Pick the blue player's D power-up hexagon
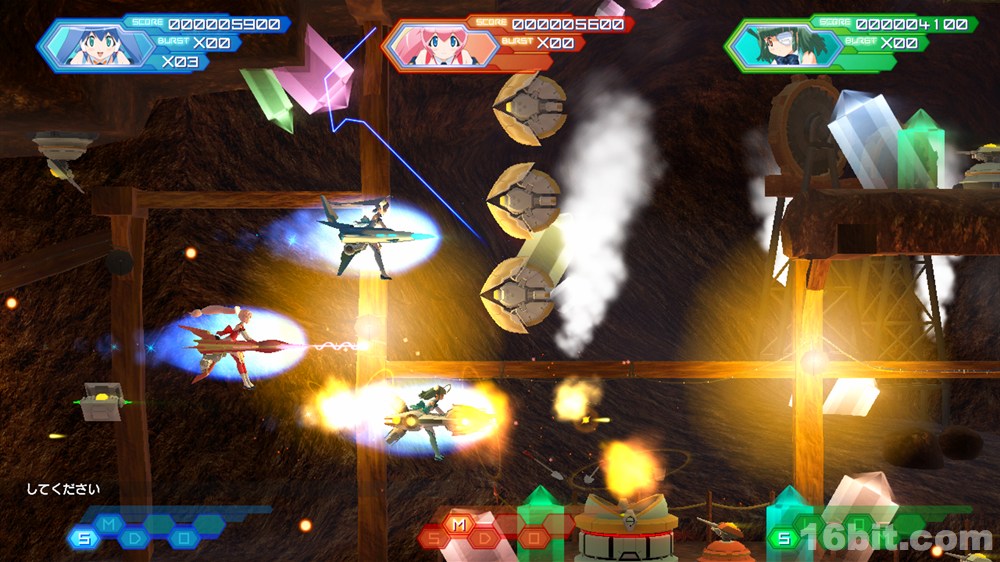 134,539
